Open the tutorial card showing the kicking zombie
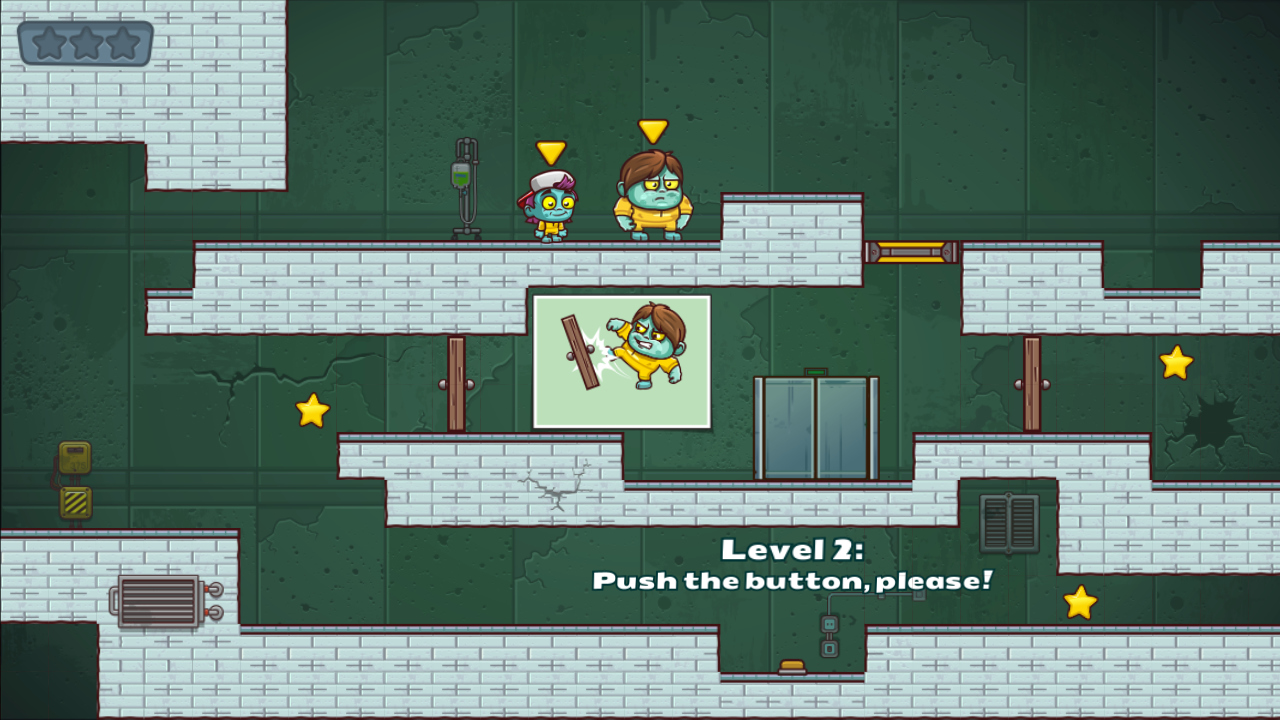 (622, 362)
